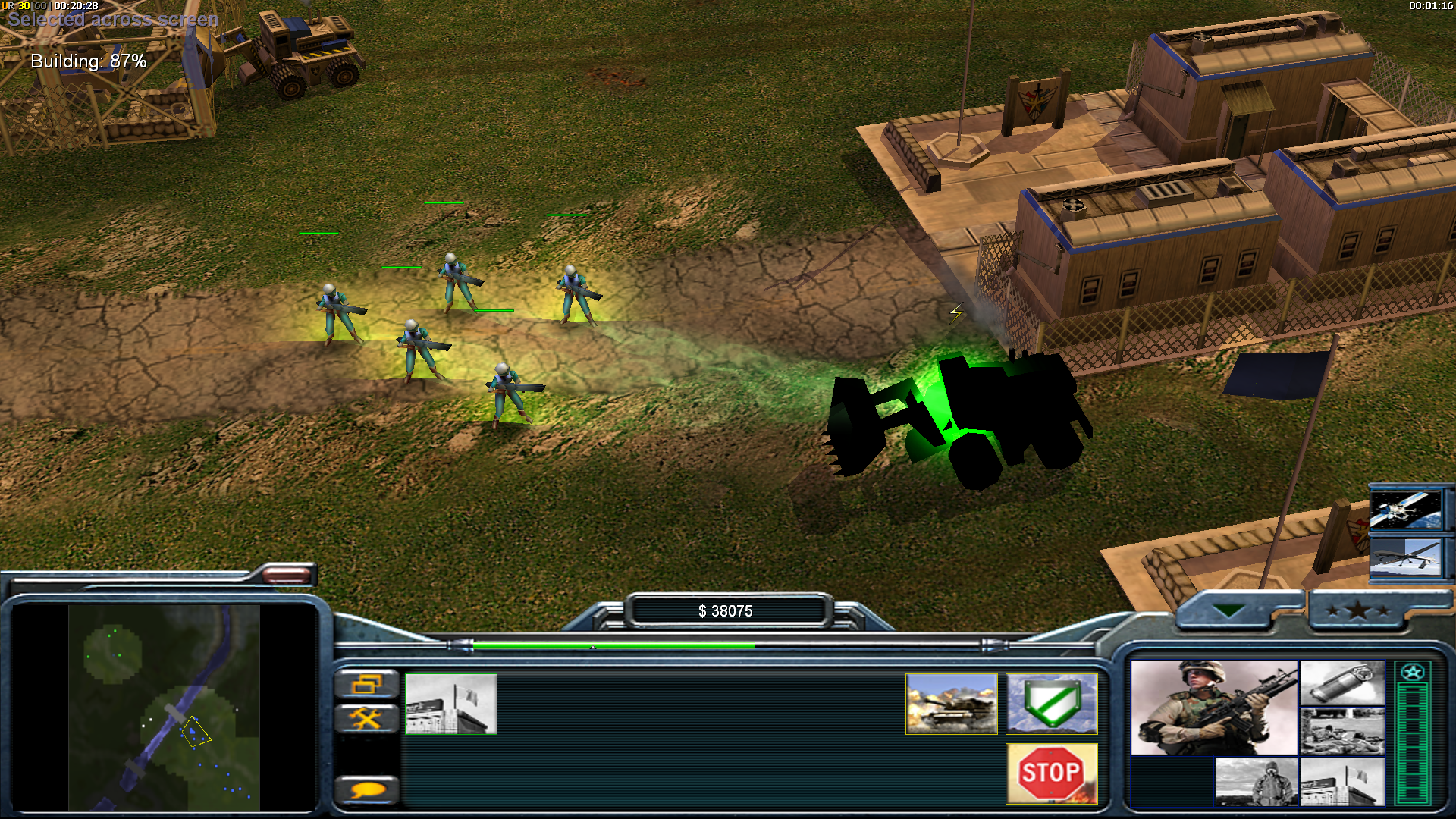Open the chat speech bubble button

(367, 790)
